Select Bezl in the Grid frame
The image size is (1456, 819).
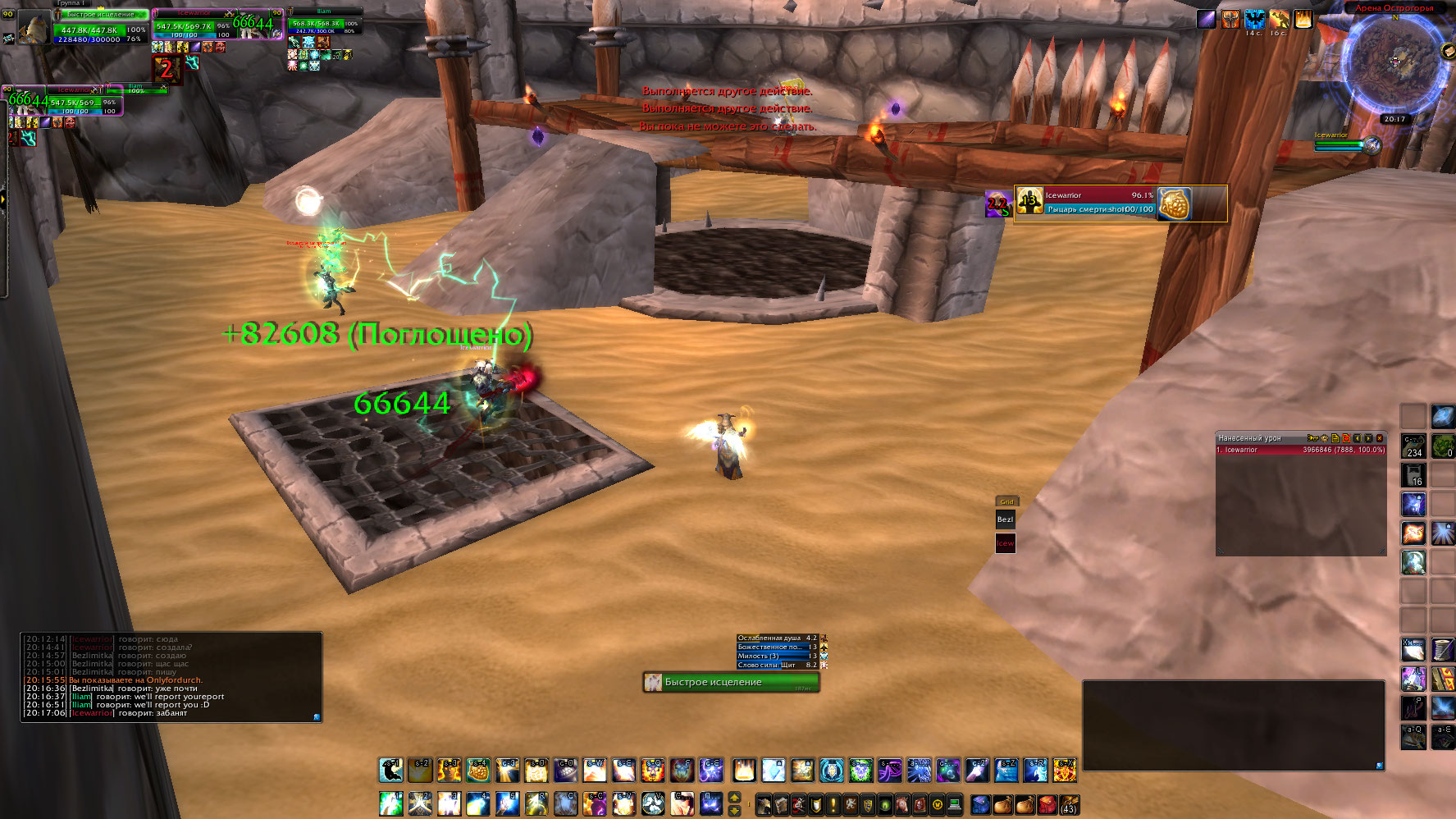pos(1005,519)
